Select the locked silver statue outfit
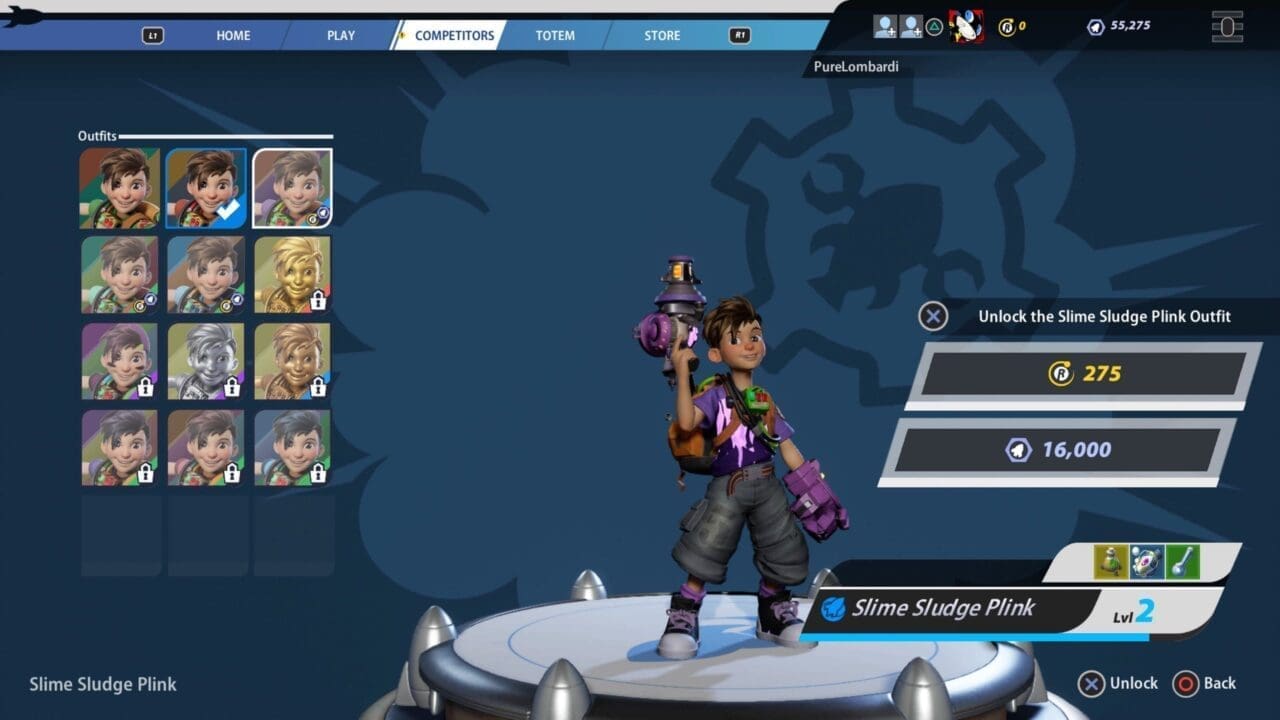Screen dimensions: 1280x720 pyautogui.click(x=206, y=361)
